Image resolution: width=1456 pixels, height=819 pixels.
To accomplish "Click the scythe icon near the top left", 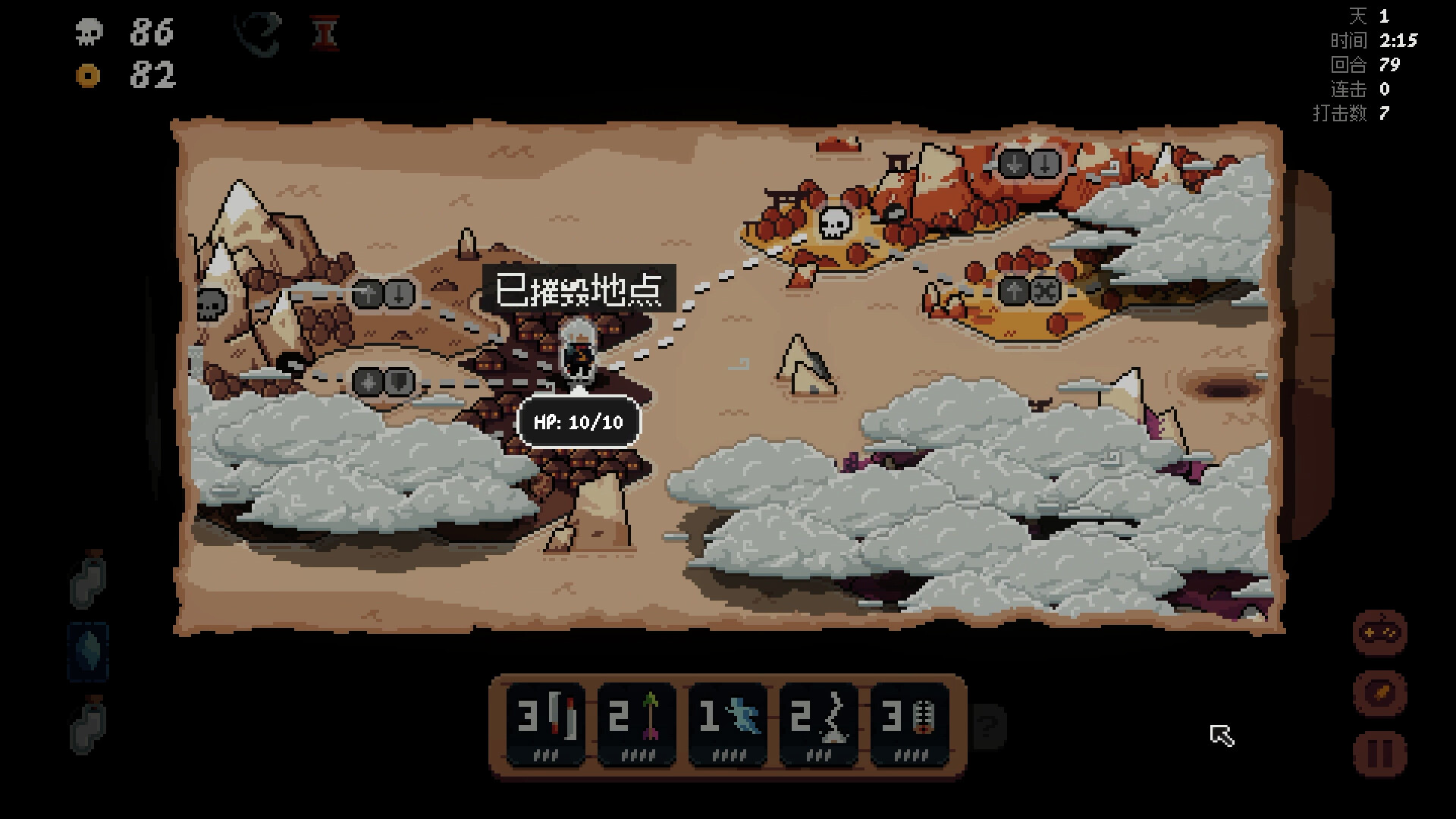I will click(x=258, y=33).
